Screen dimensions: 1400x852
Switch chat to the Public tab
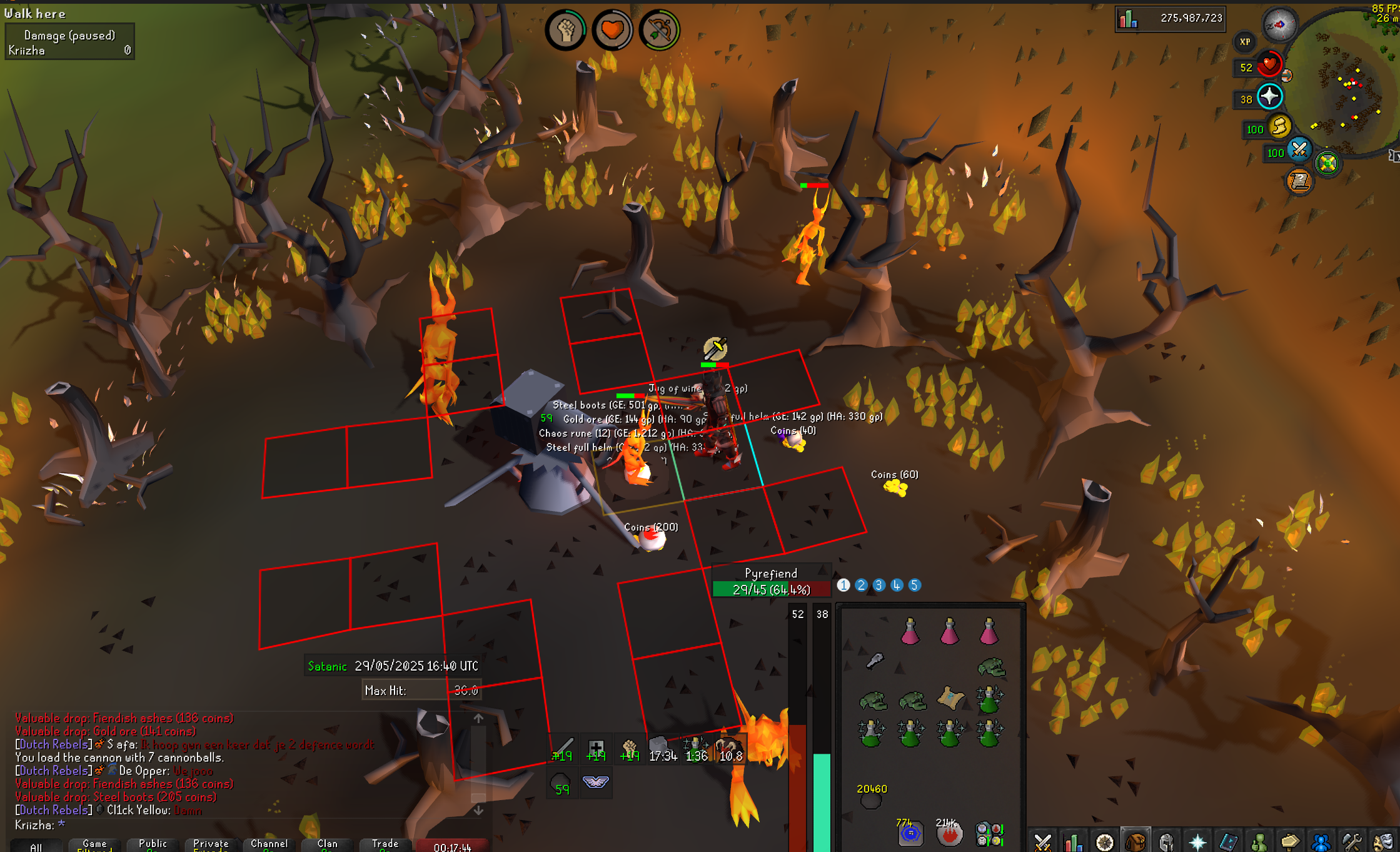(153, 844)
